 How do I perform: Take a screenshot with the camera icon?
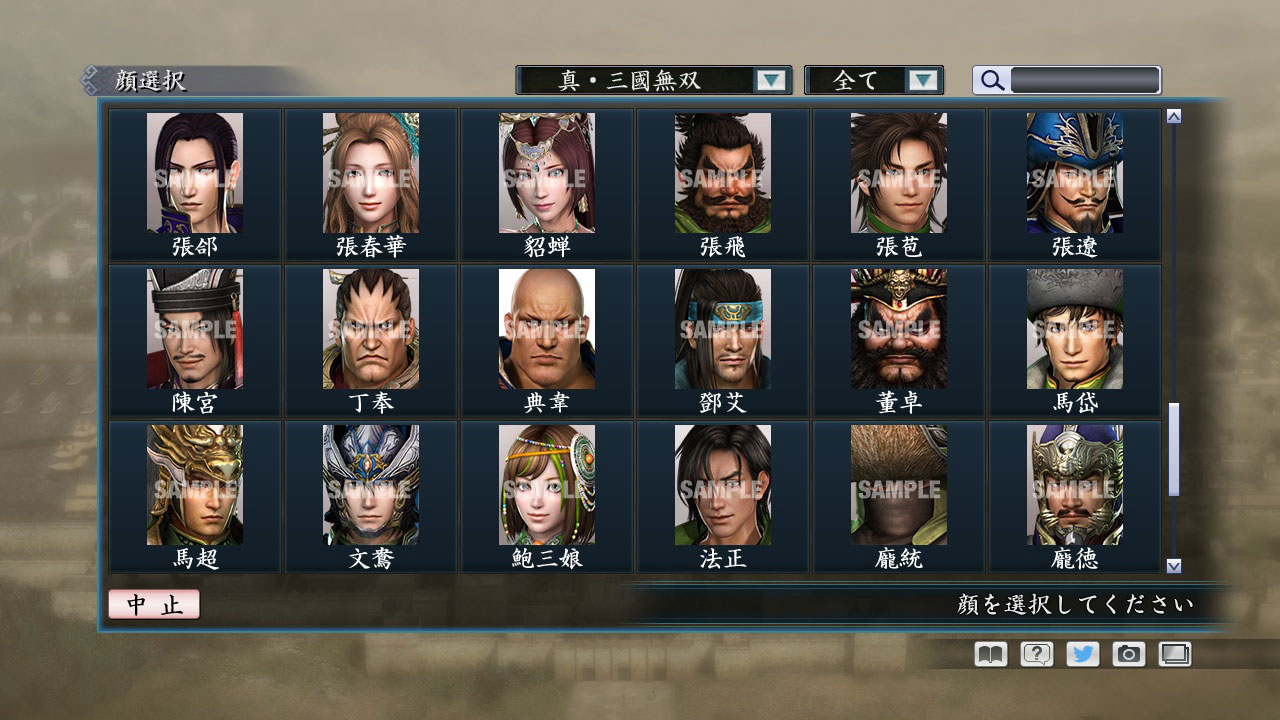point(1128,654)
